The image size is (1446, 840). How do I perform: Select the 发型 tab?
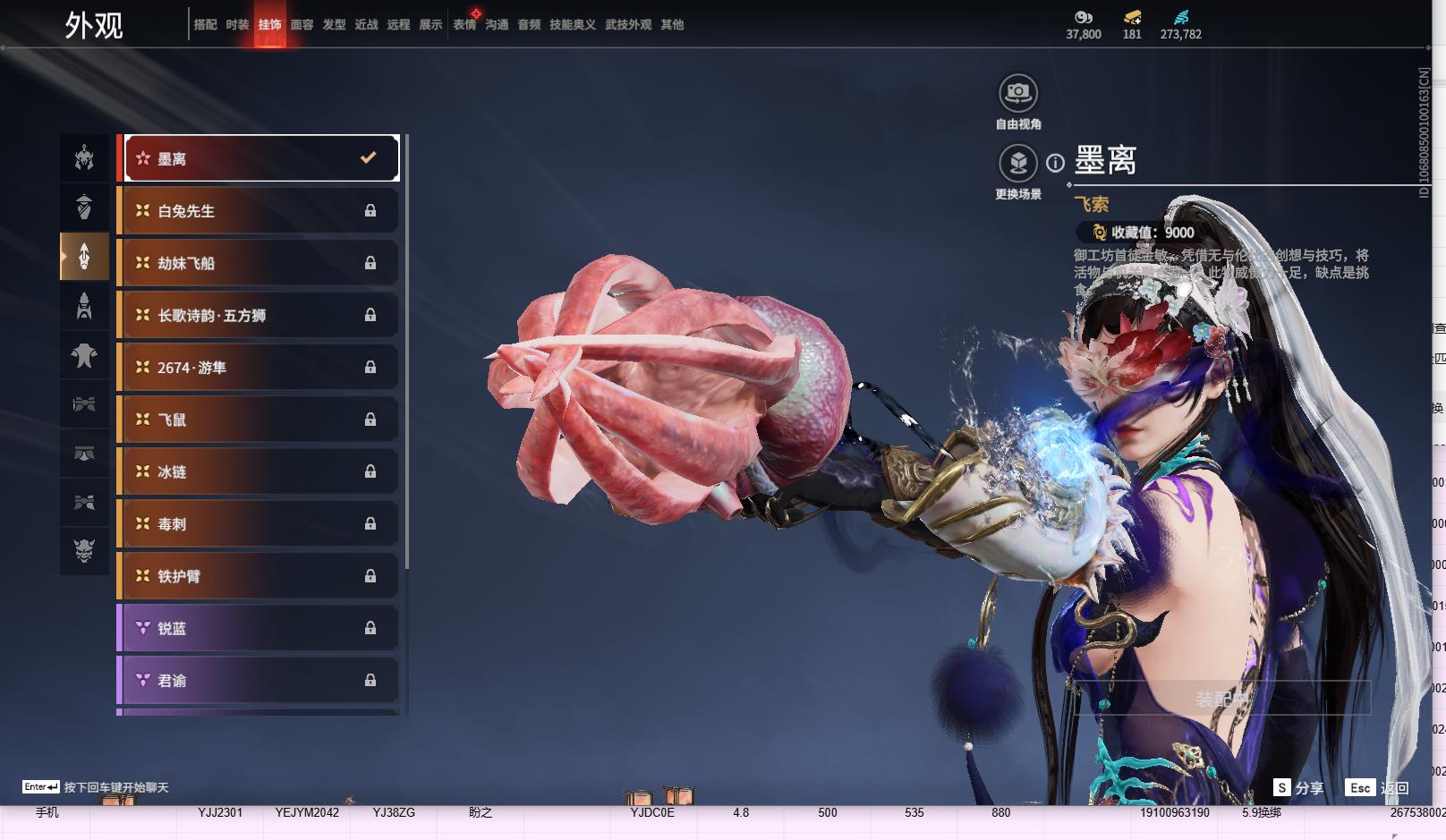[x=334, y=25]
